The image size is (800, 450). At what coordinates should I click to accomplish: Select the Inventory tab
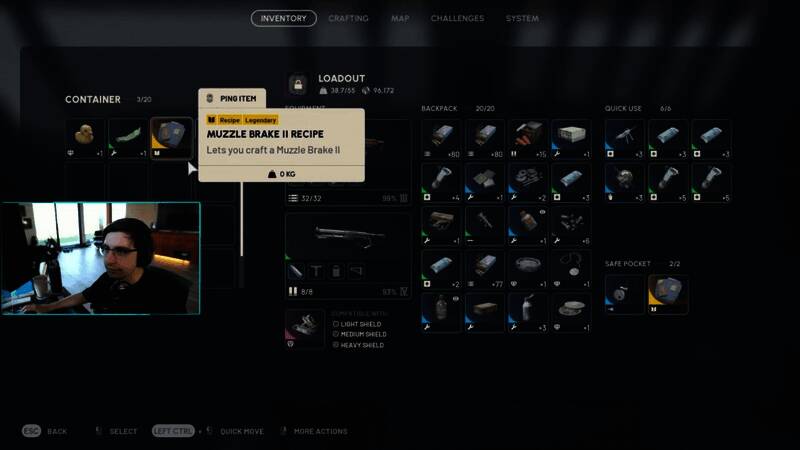pos(283,18)
